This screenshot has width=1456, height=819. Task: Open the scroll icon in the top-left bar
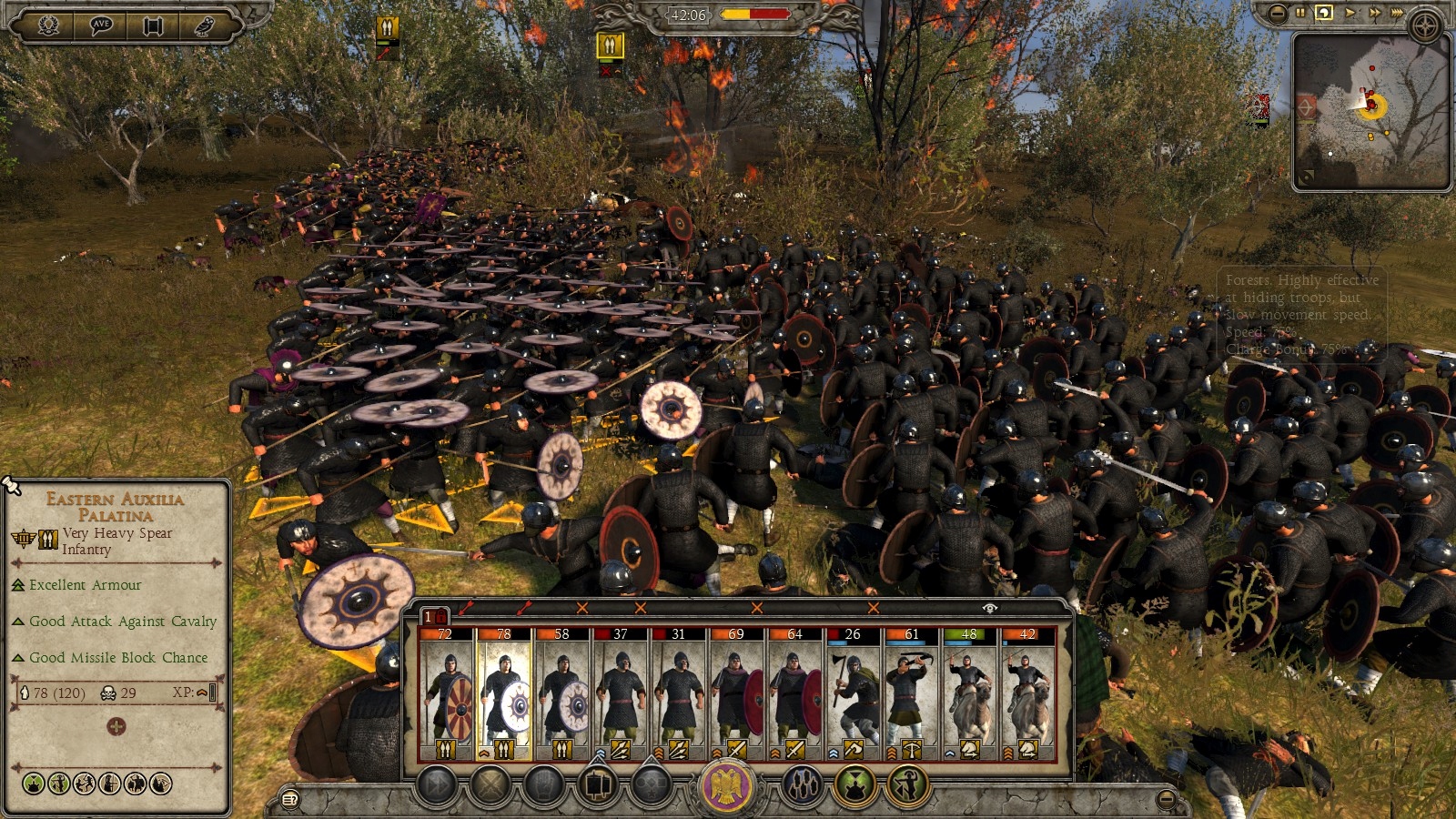click(154, 26)
